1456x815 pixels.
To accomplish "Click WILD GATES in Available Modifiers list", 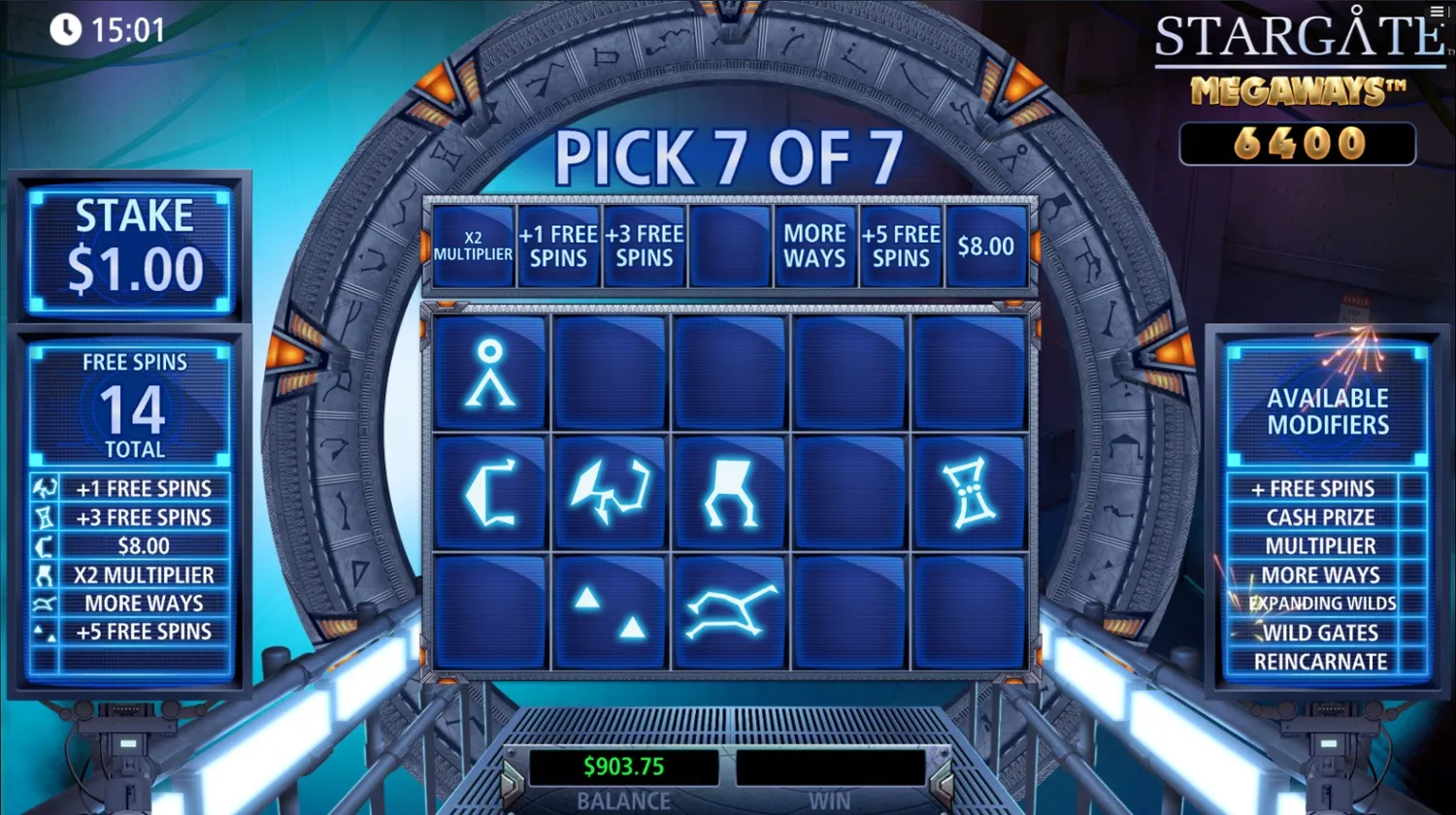I will coord(1316,632).
